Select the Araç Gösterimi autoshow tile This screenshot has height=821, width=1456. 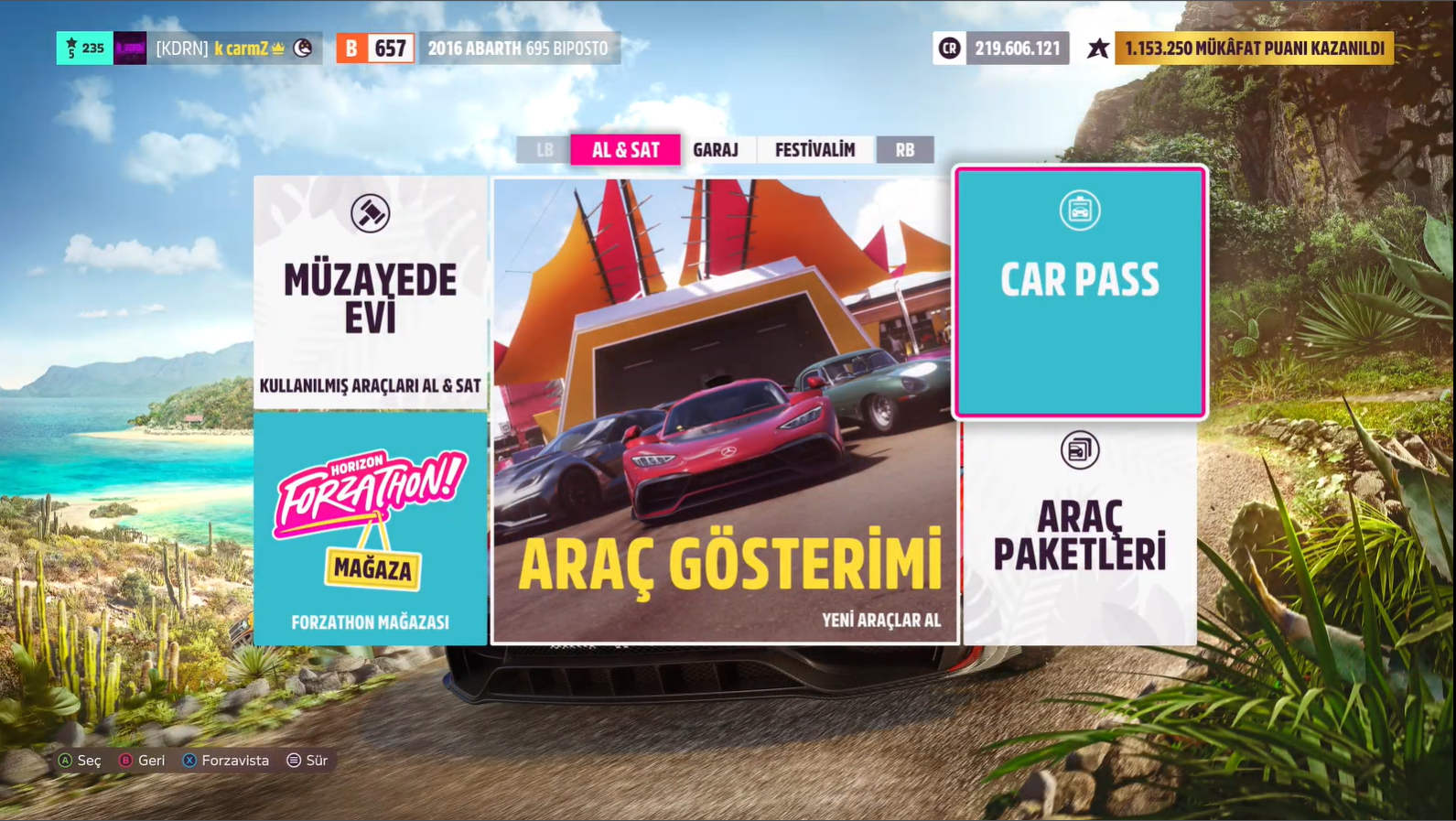click(725, 411)
